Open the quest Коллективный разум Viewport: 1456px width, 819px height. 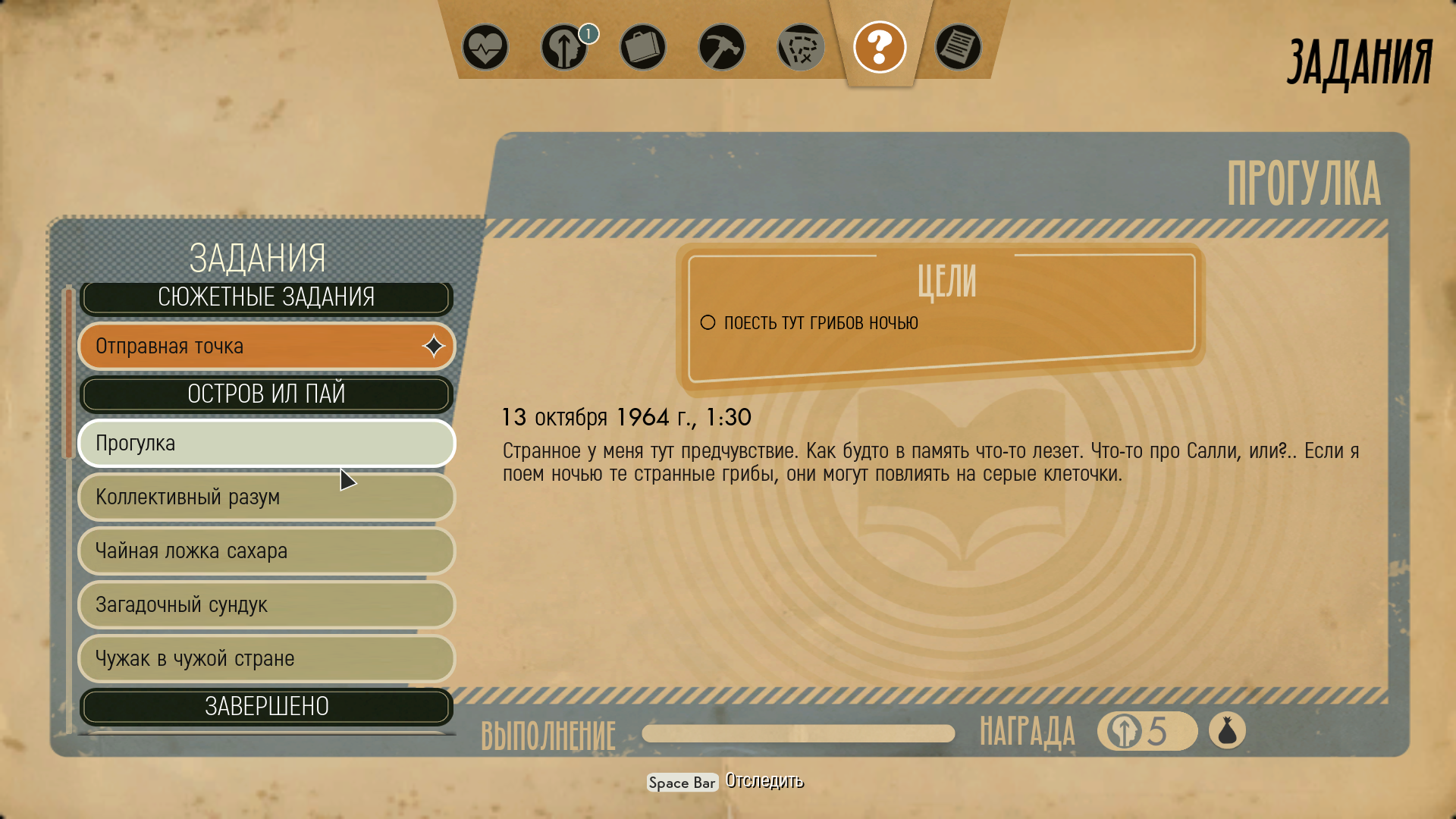click(x=266, y=497)
